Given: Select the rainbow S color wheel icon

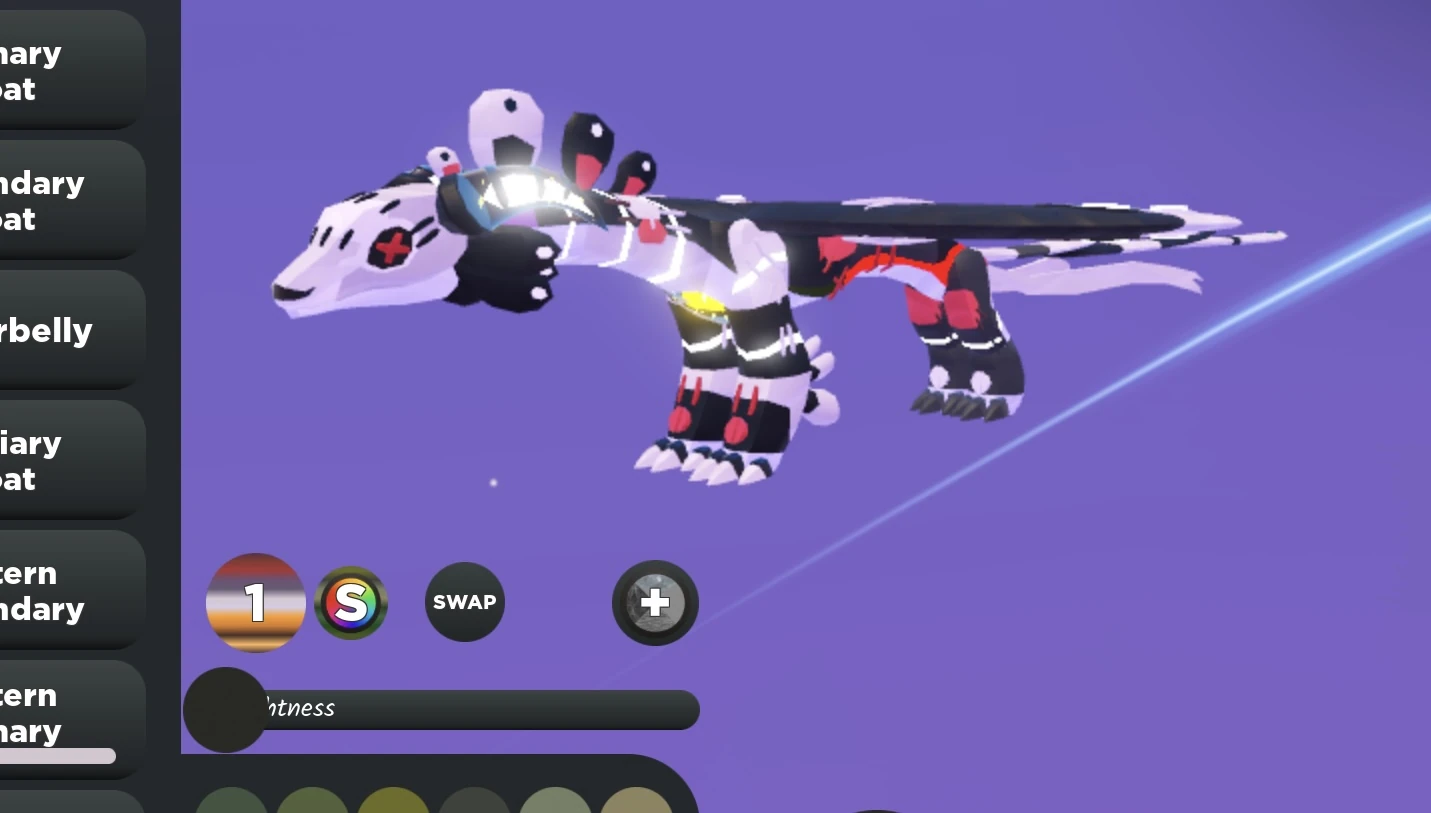Looking at the screenshot, I should pyautogui.click(x=351, y=602).
